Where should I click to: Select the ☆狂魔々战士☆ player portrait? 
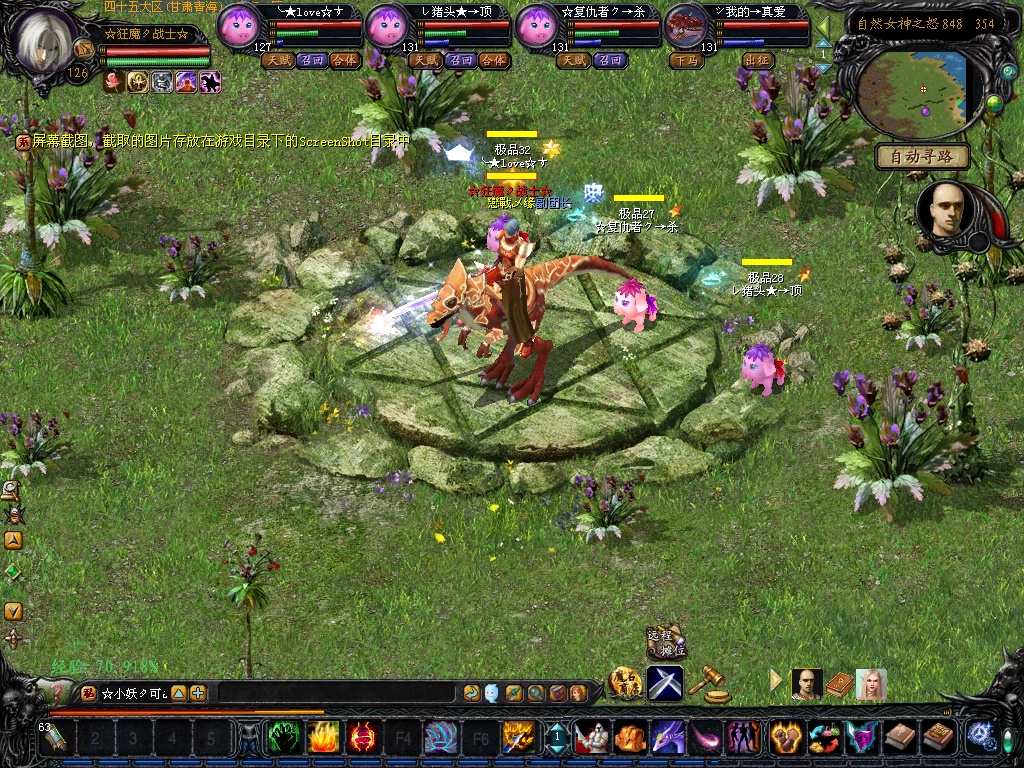click(x=47, y=42)
